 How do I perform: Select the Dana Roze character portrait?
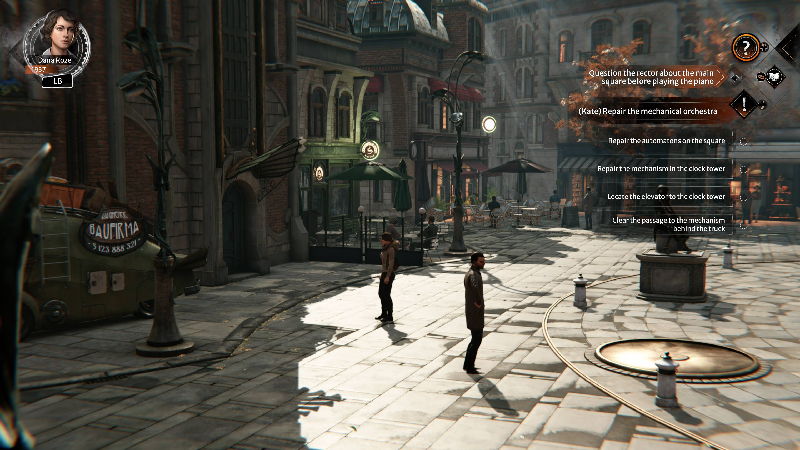coord(56,41)
